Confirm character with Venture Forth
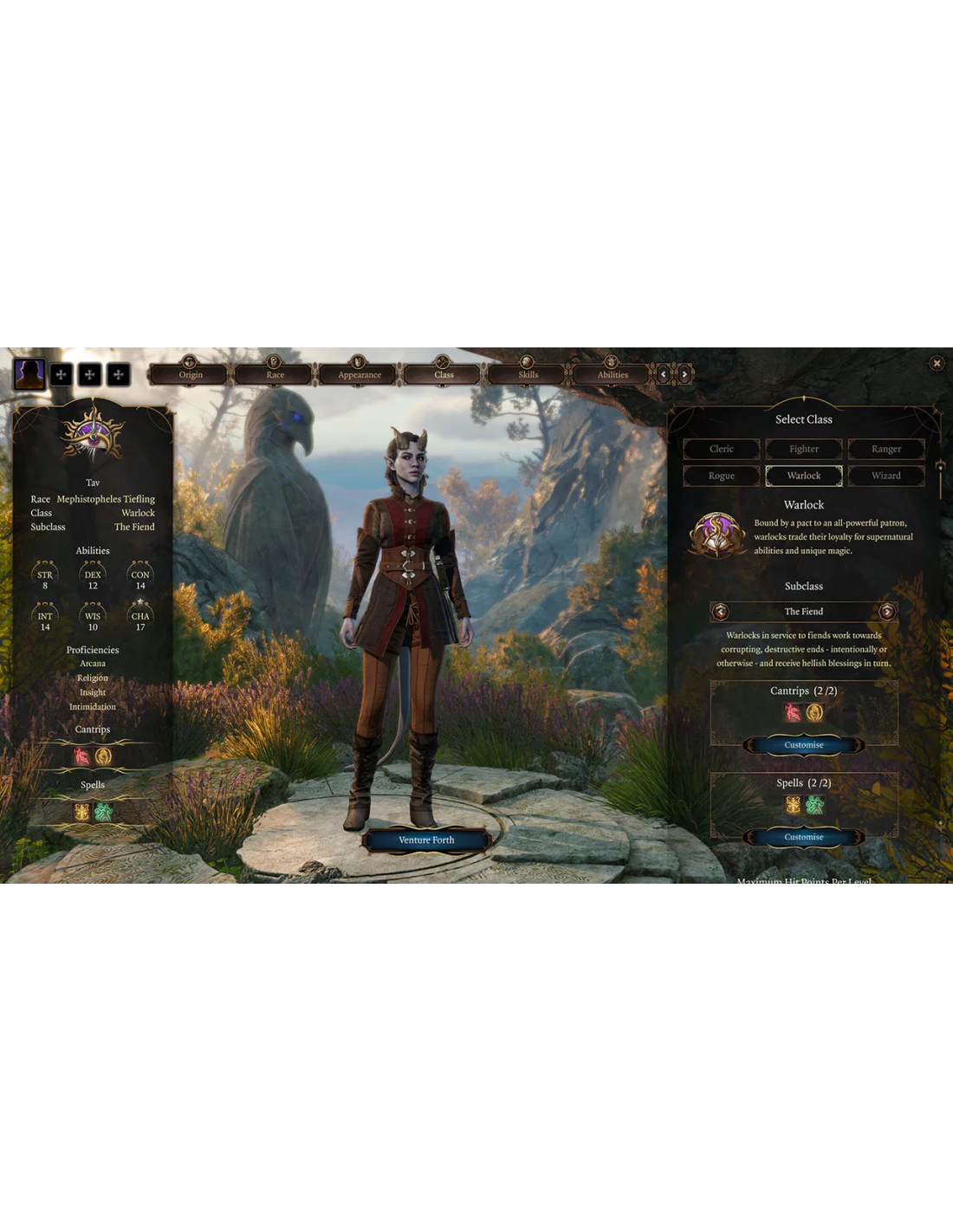 426,840
